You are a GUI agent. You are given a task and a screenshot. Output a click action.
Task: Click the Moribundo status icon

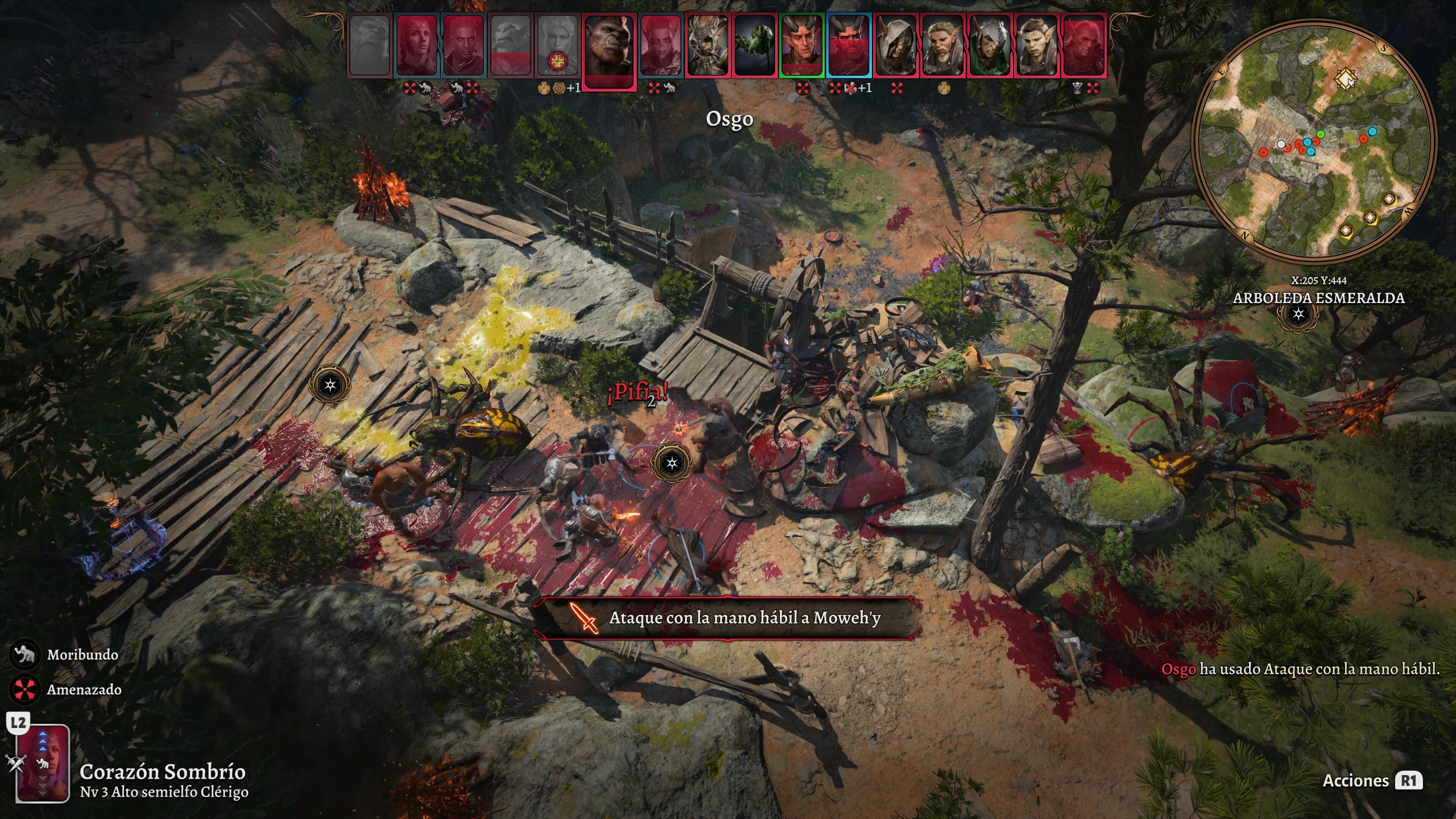click(24, 654)
